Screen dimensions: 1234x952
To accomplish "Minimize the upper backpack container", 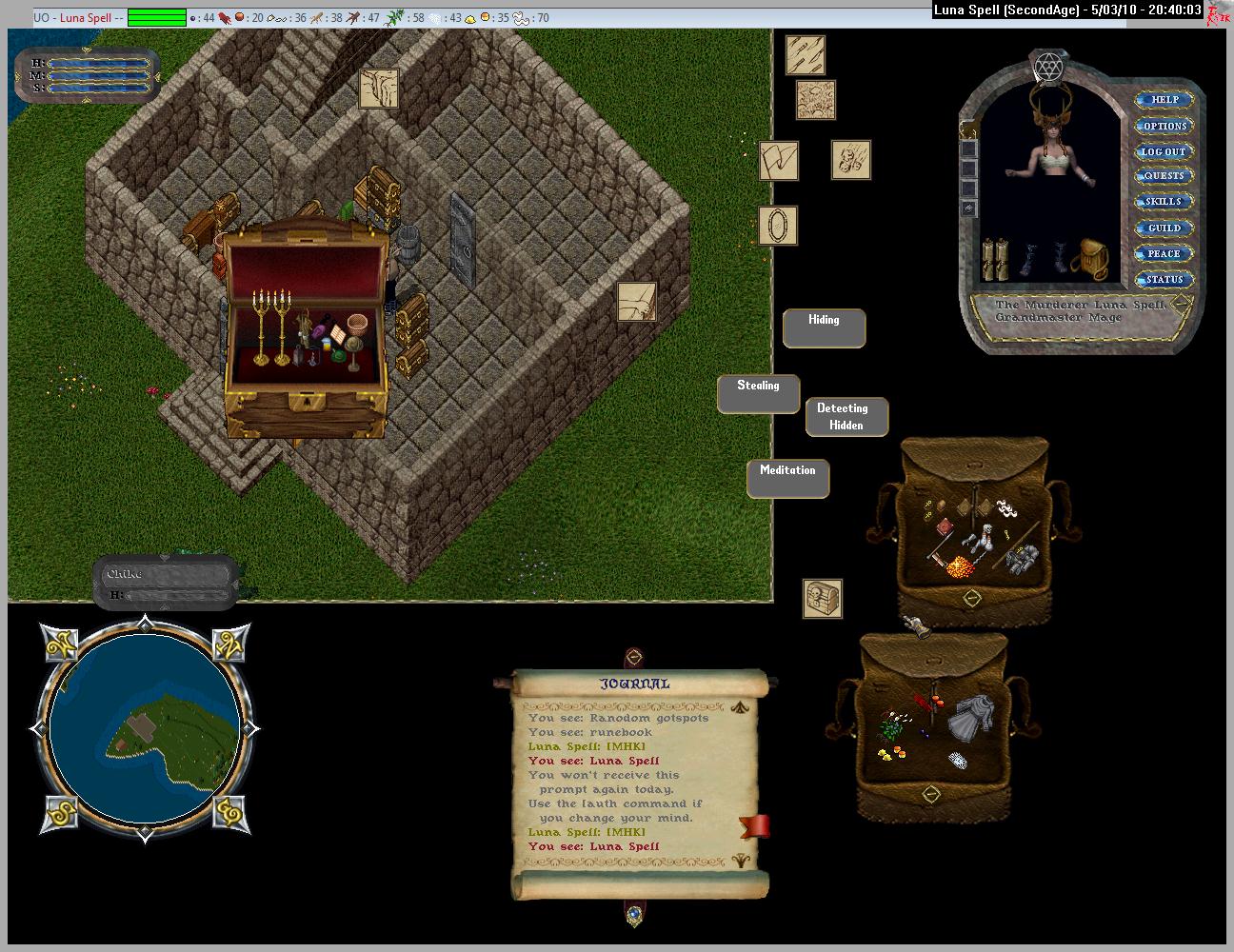I will coord(972,598).
